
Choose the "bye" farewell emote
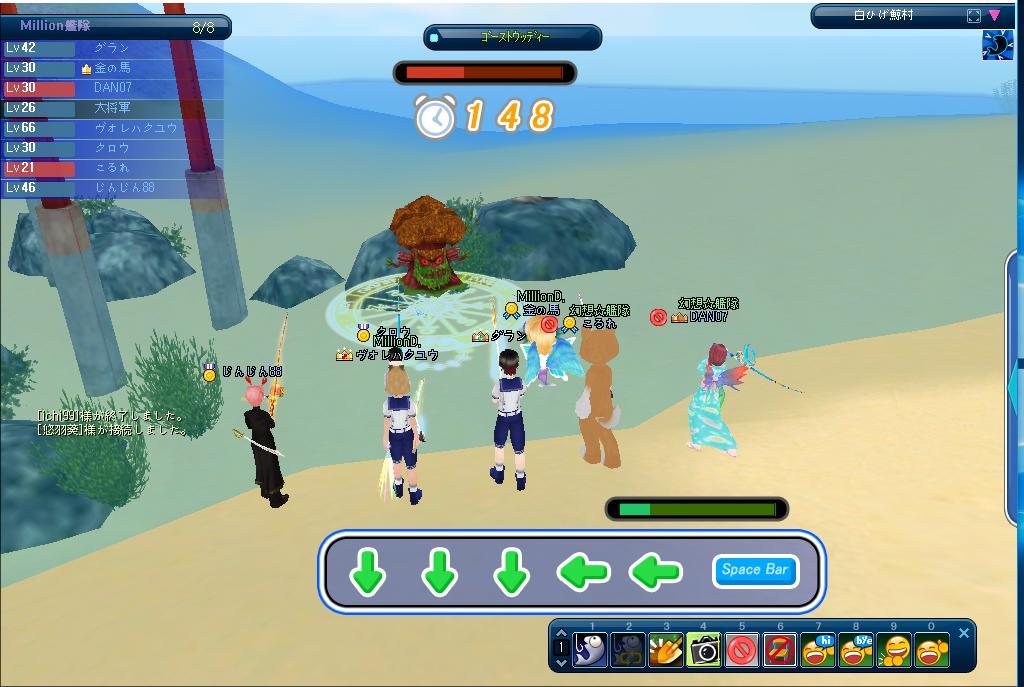pos(857,650)
